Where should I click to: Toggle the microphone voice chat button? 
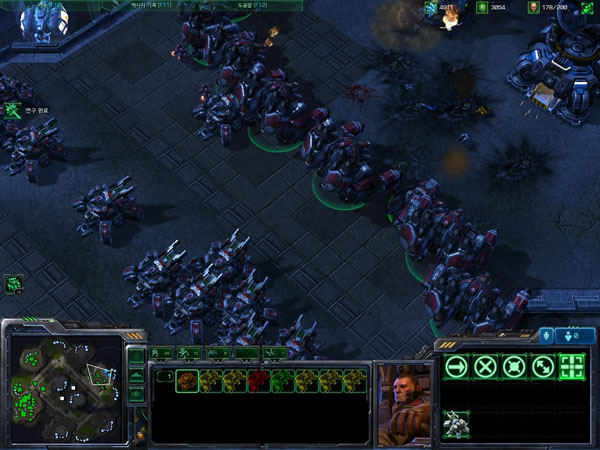[546, 336]
